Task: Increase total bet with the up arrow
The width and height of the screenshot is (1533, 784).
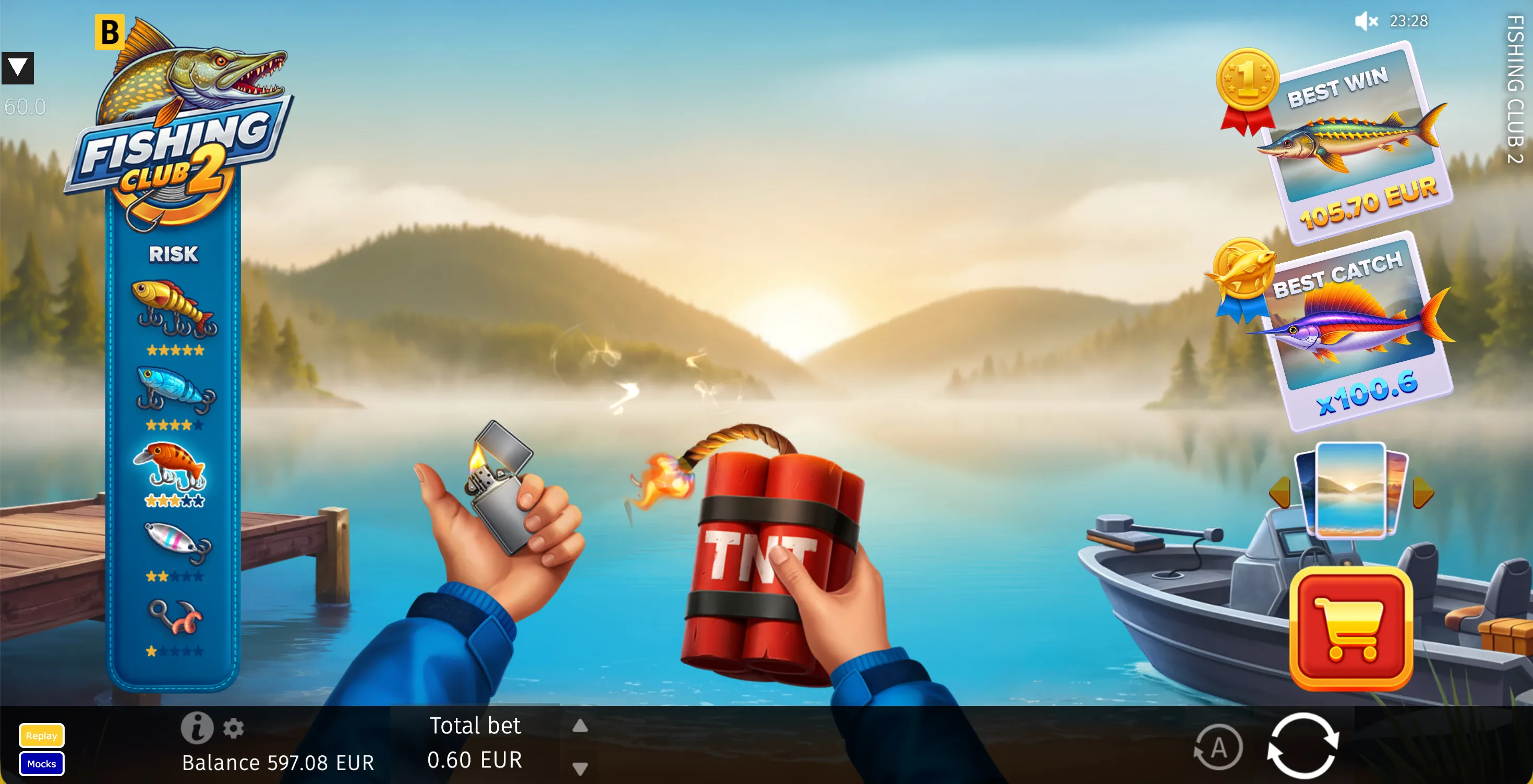Action: click(x=579, y=725)
